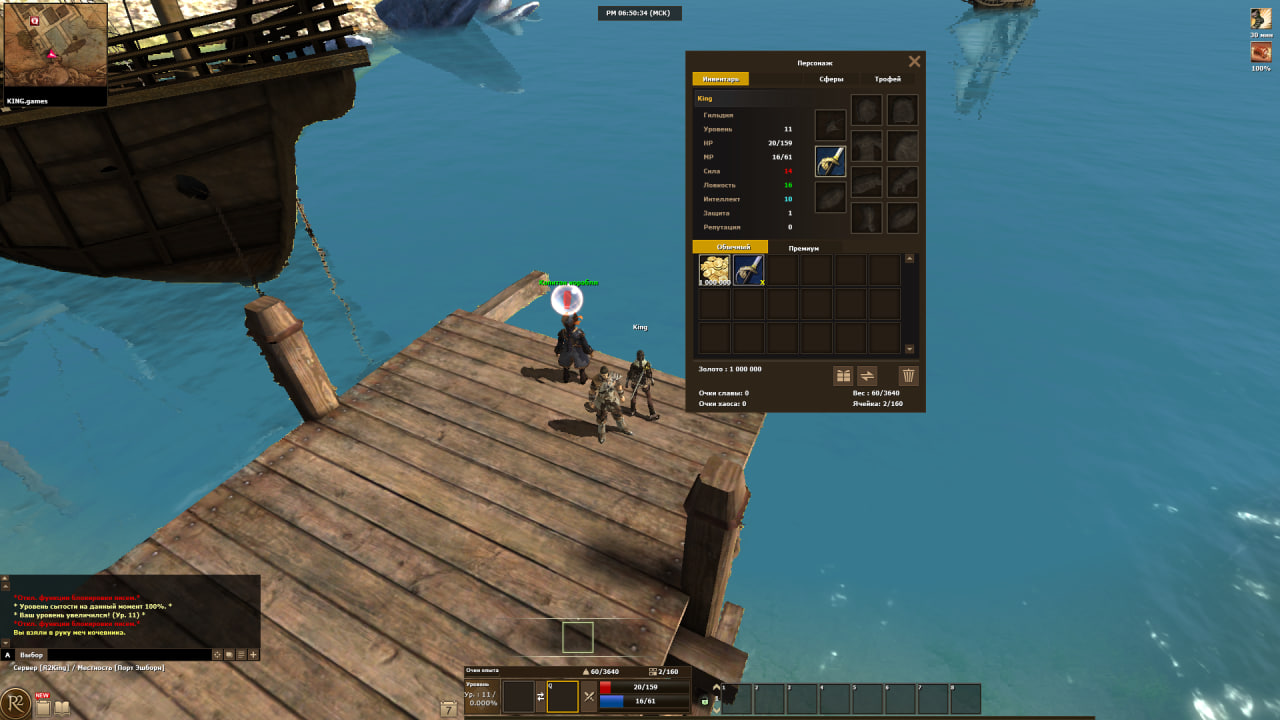Open the R2 main menu button

(16, 703)
